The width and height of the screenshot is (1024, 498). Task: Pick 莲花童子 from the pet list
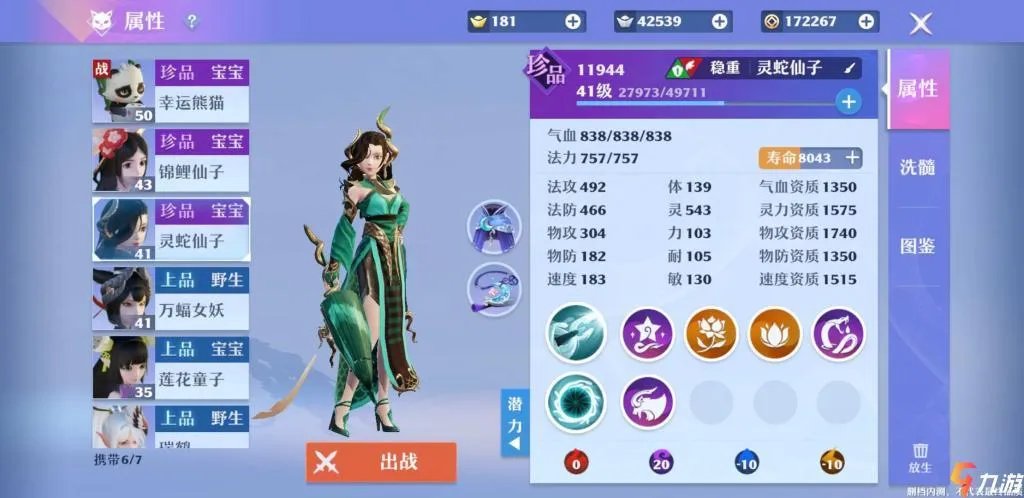tap(171, 366)
